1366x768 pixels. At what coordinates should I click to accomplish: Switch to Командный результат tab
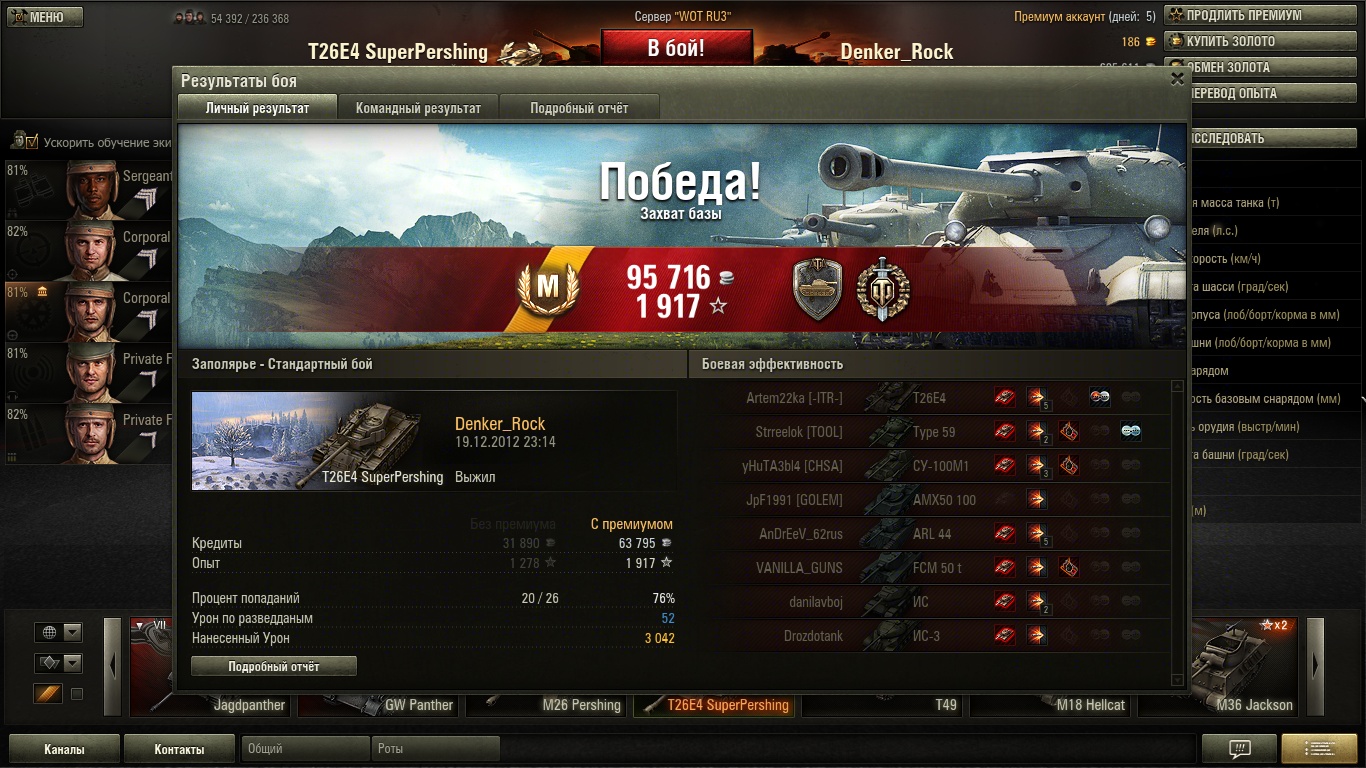[418, 108]
